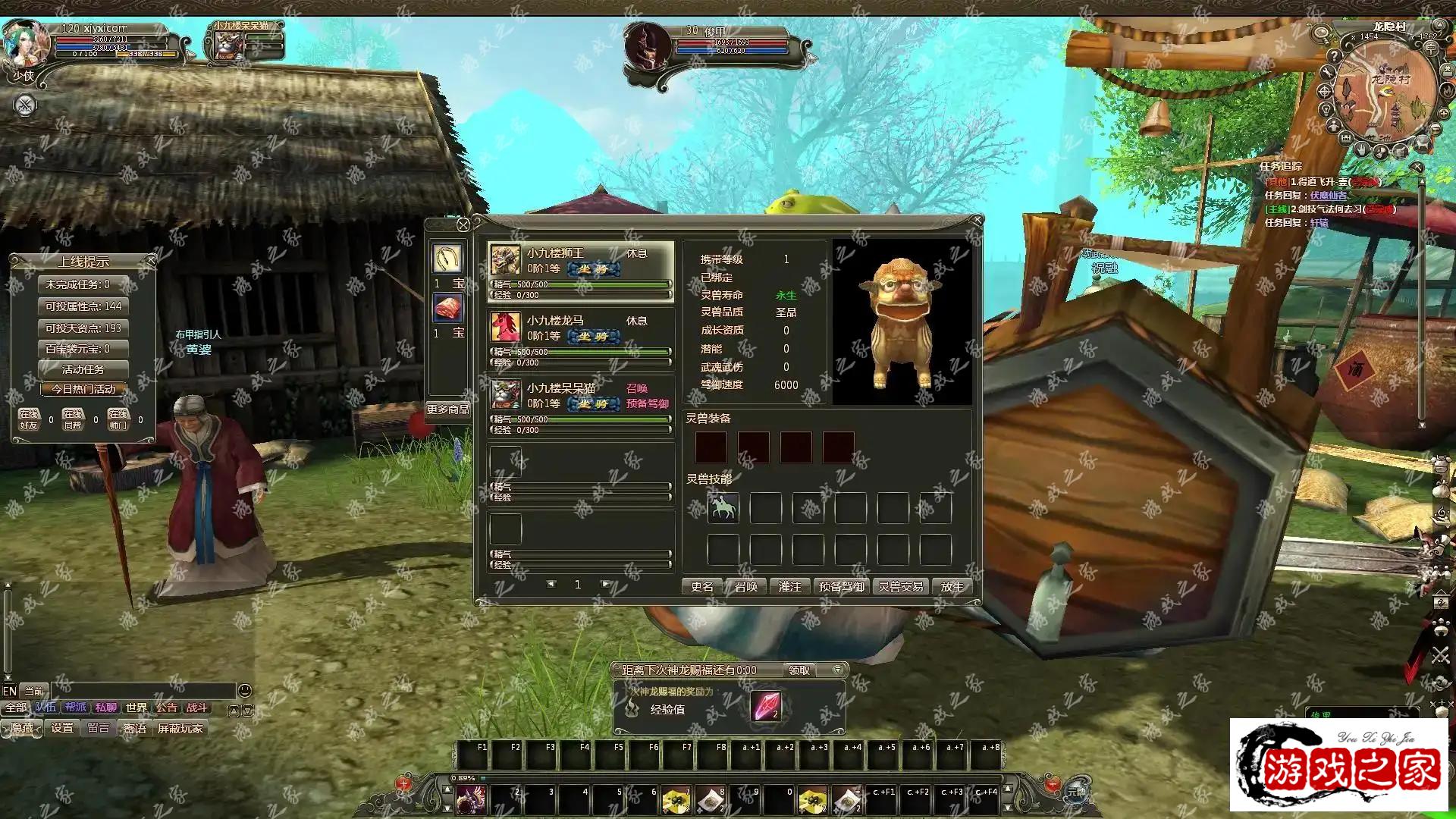The width and height of the screenshot is (1456, 819).
Task: Open chat 设置 settings
Action: point(62,728)
